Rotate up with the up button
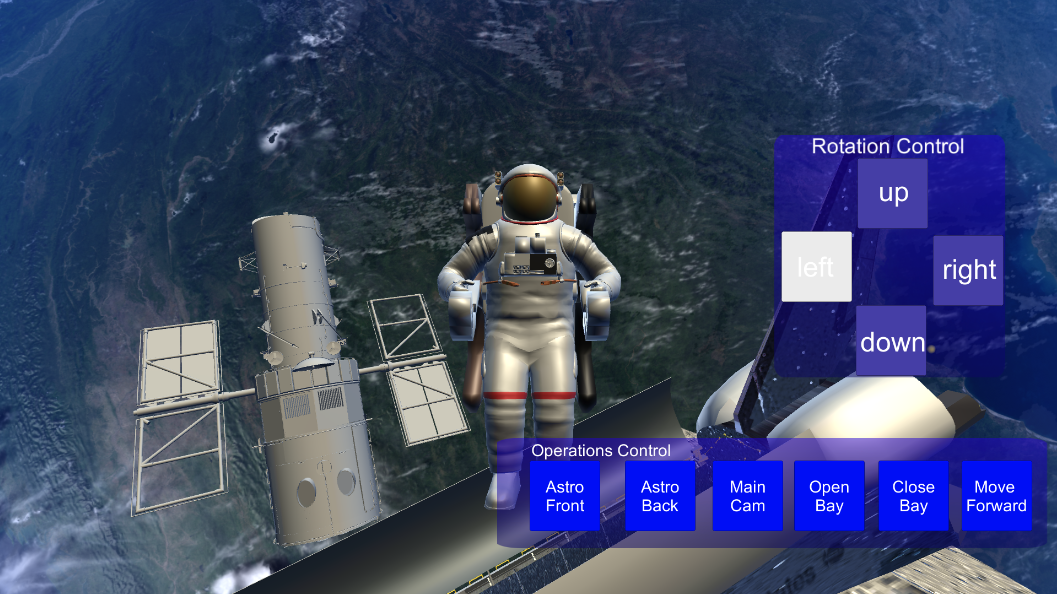 (892, 193)
